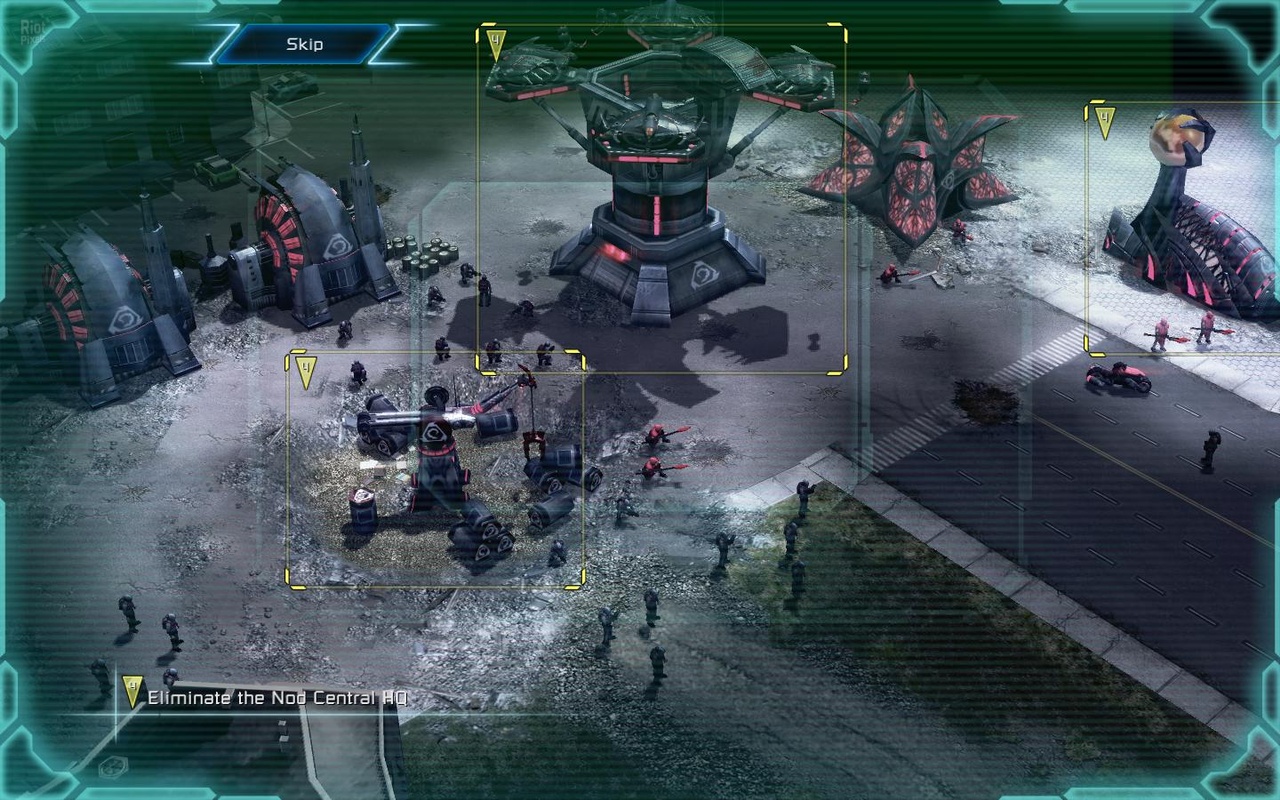The height and width of the screenshot is (800, 1280).
Task: Select the Eliminate the Nod Central HQ objective
Action: tap(277, 698)
